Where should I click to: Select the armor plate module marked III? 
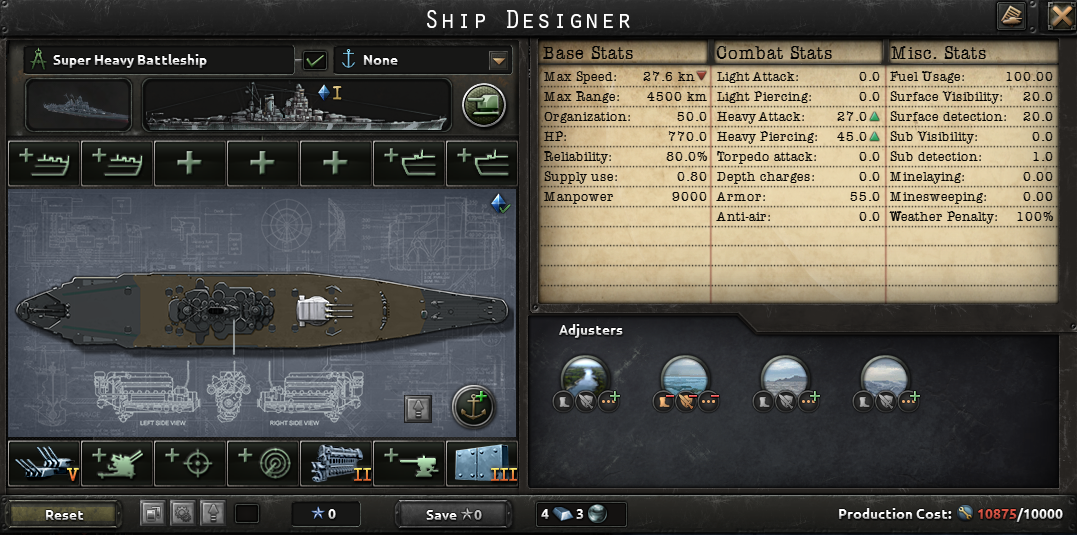click(482, 462)
